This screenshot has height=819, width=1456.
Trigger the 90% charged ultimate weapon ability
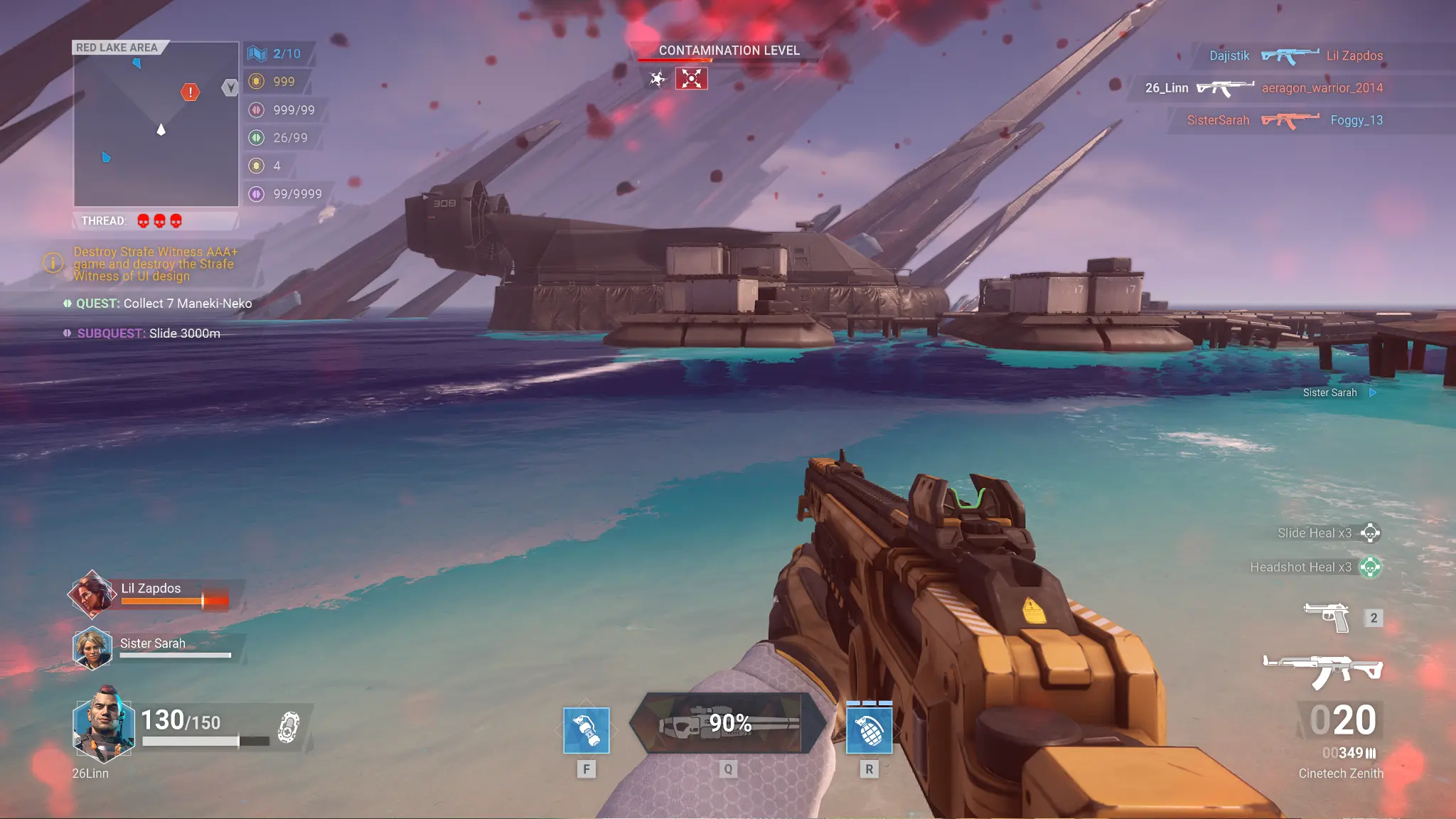tap(727, 724)
